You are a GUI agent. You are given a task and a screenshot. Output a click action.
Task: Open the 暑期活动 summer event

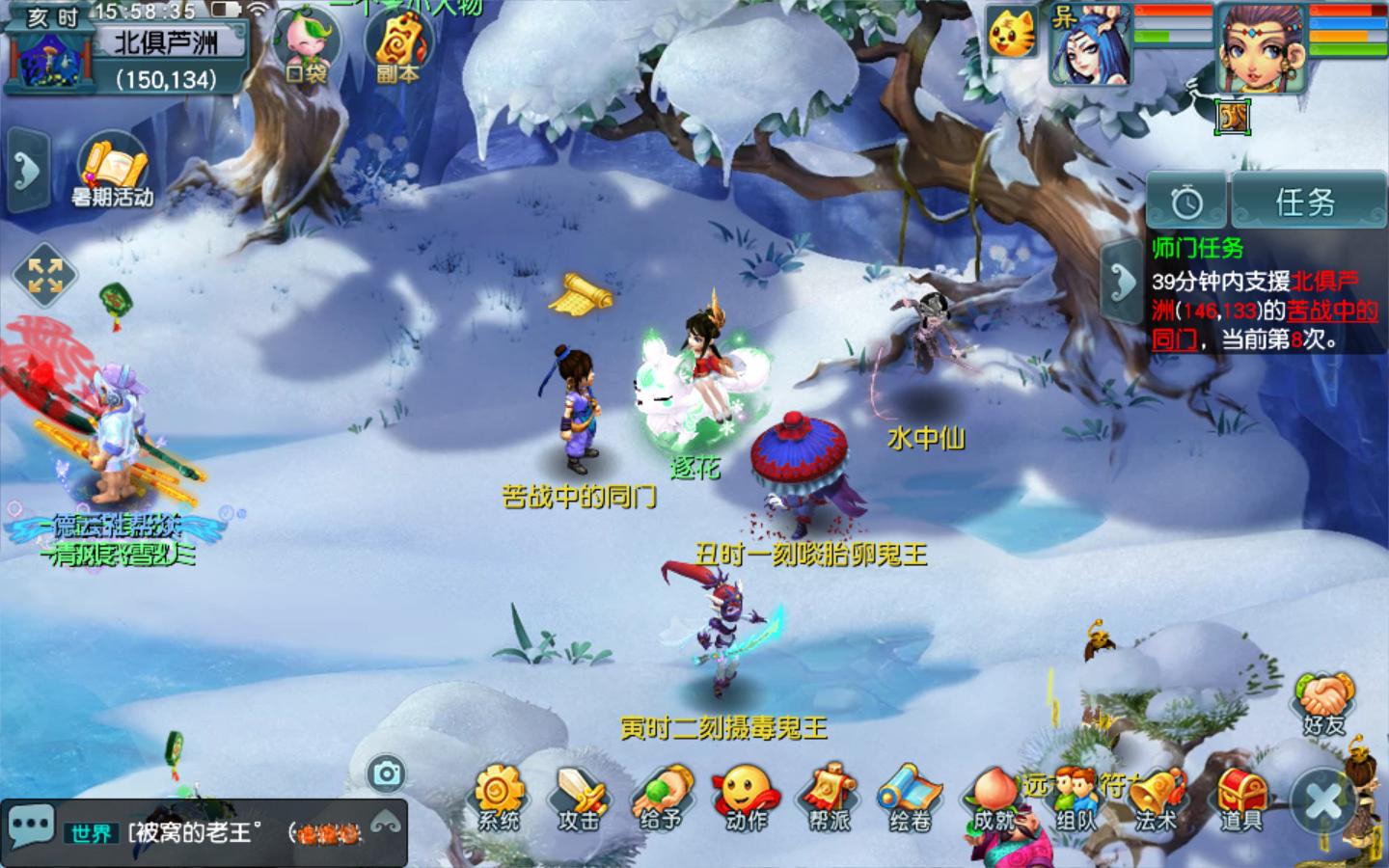(x=113, y=174)
